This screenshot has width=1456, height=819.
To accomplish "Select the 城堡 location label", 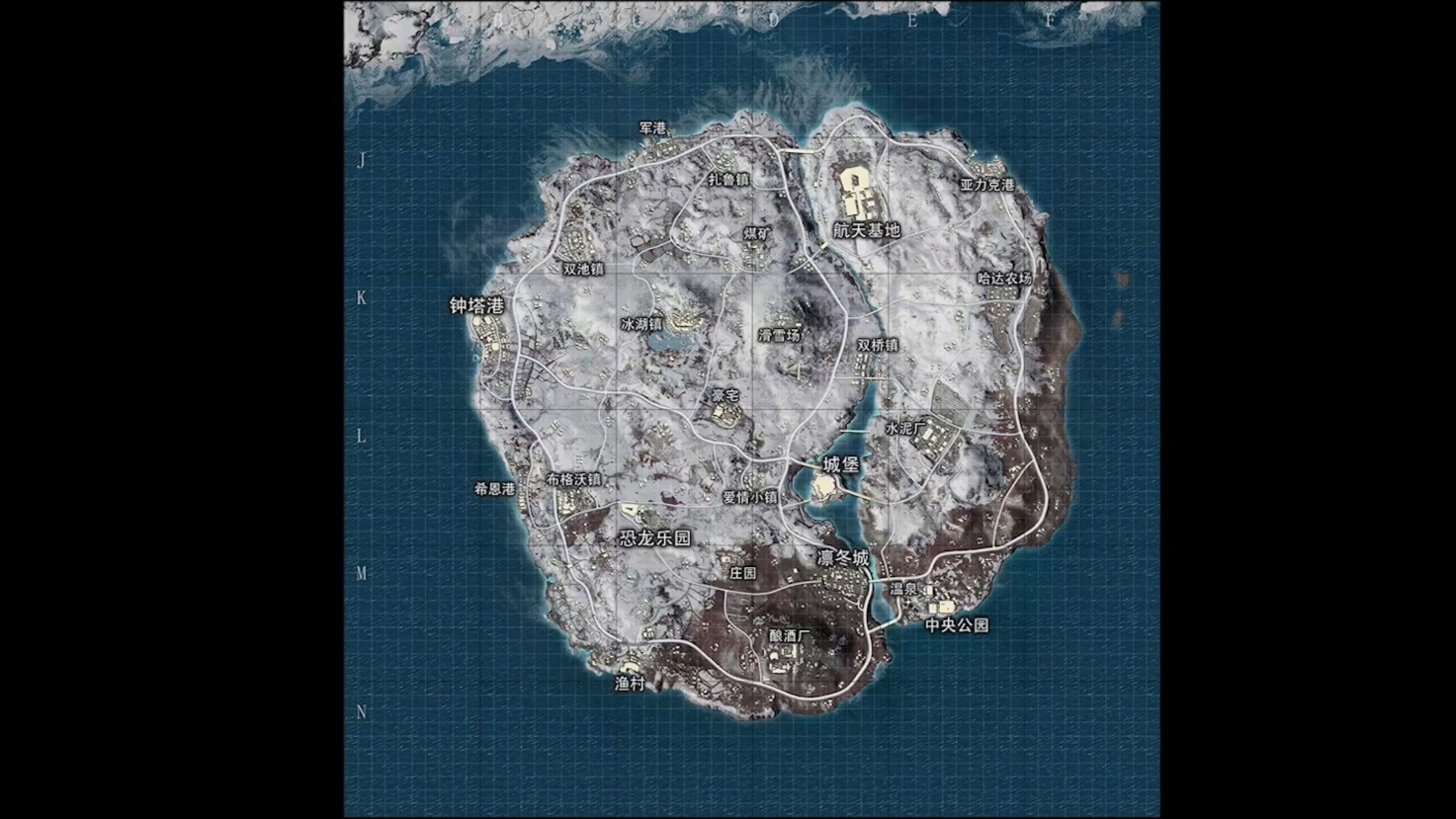I will [841, 464].
